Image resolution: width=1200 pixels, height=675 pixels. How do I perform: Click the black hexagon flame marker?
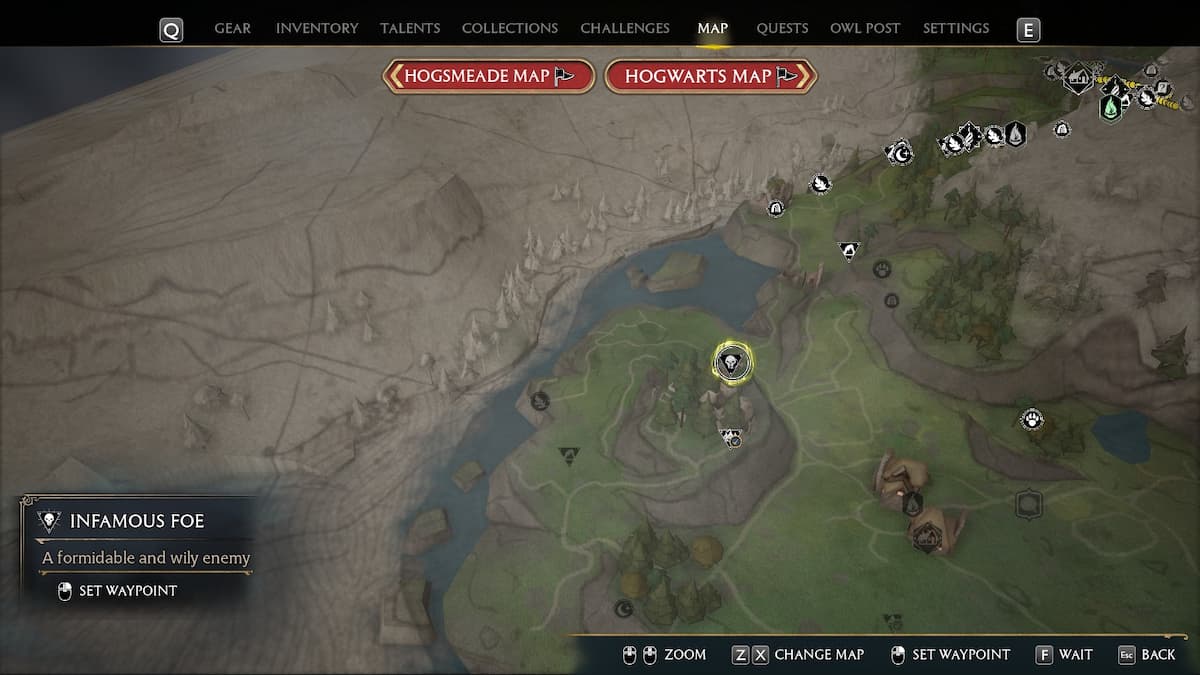click(1015, 133)
